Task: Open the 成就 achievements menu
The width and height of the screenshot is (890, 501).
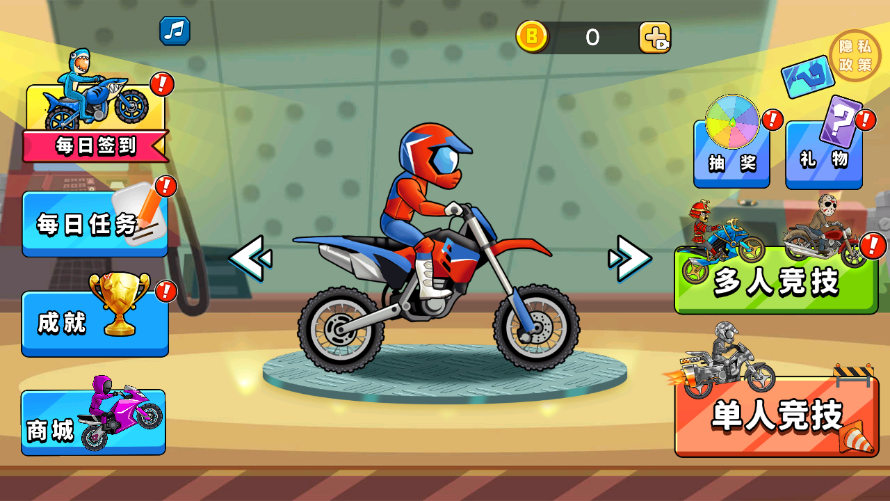Action: [x=95, y=322]
